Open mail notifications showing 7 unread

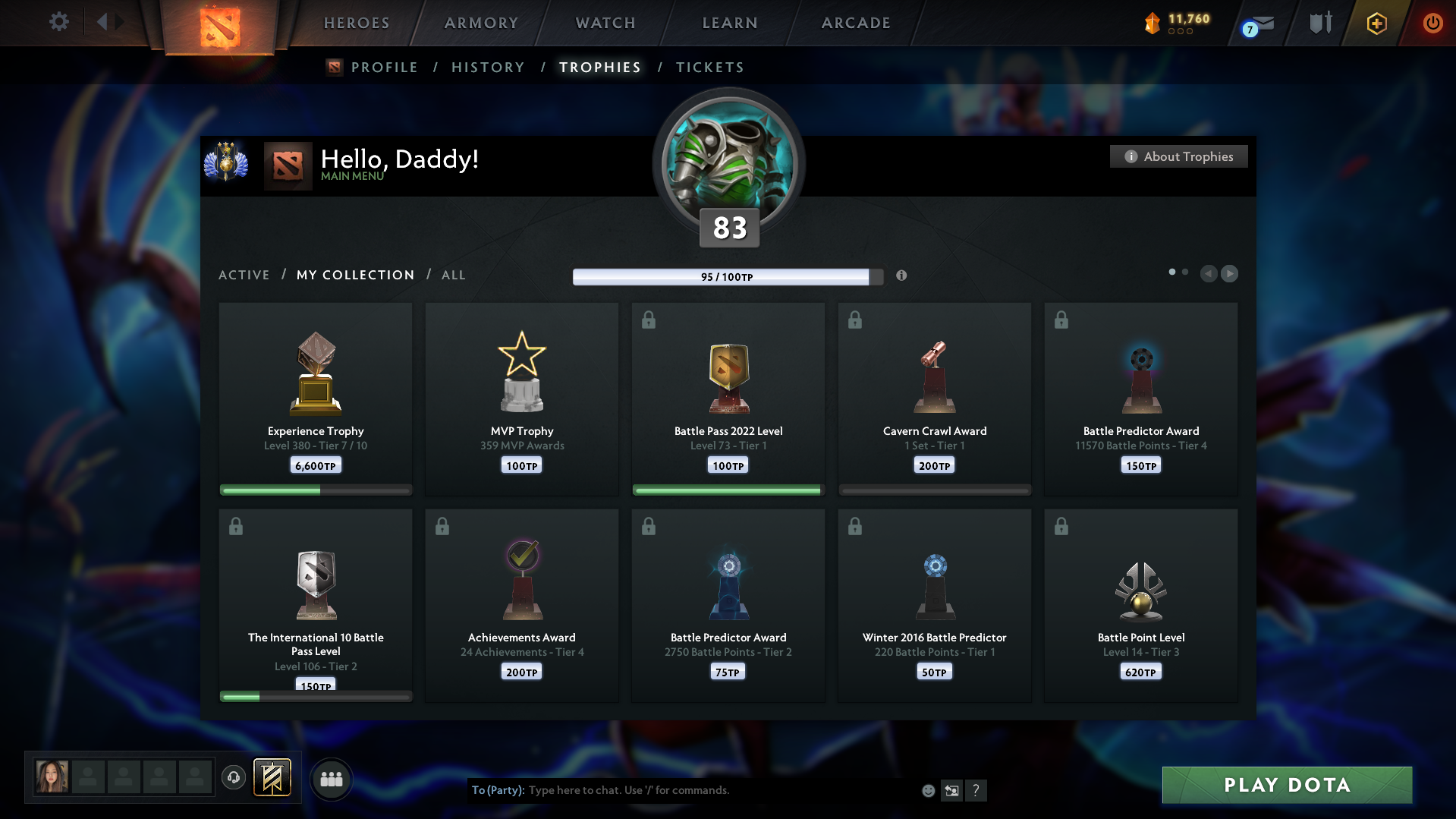[x=1257, y=24]
